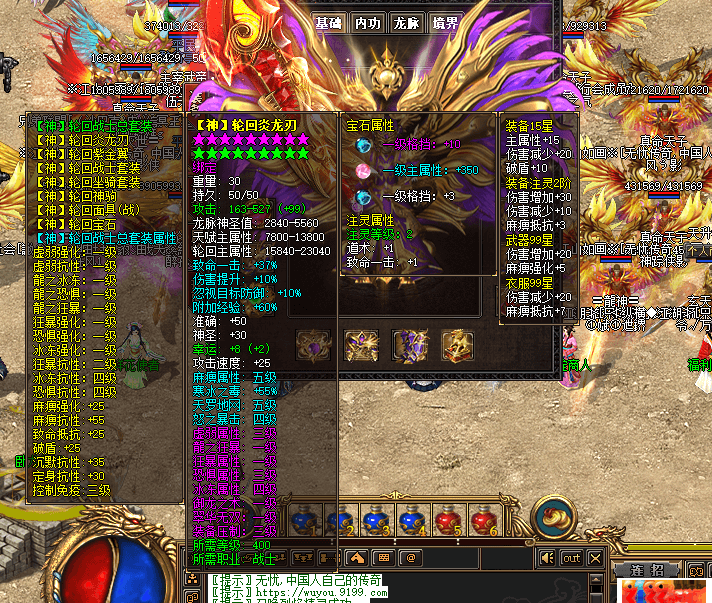The width and height of the screenshot is (712, 603).
Task: Show the 境界 tab
Action: pyautogui.click(x=443, y=24)
